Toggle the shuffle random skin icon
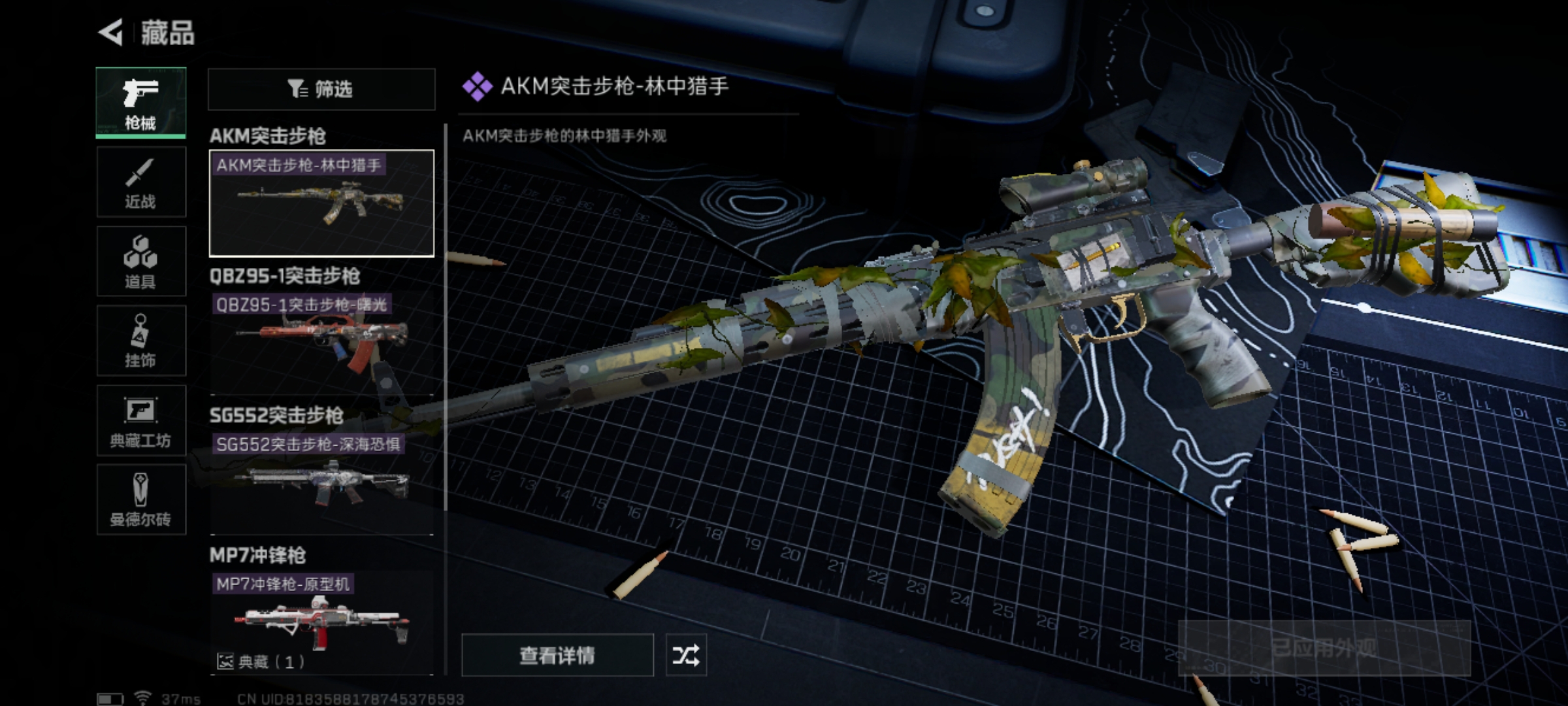Image resolution: width=1568 pixels, height=706 pixels. point(685,654)
